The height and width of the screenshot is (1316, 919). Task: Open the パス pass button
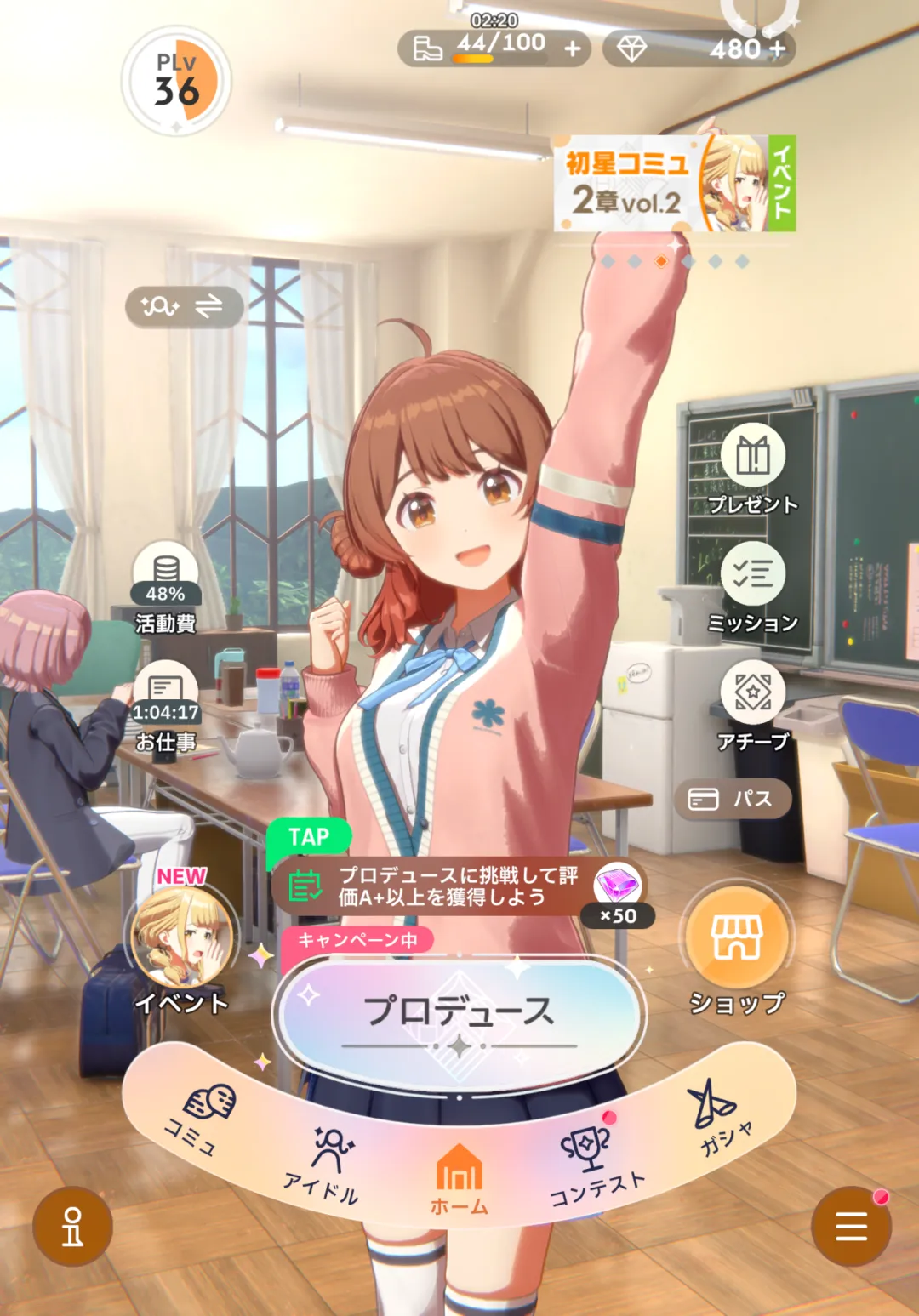733,799
